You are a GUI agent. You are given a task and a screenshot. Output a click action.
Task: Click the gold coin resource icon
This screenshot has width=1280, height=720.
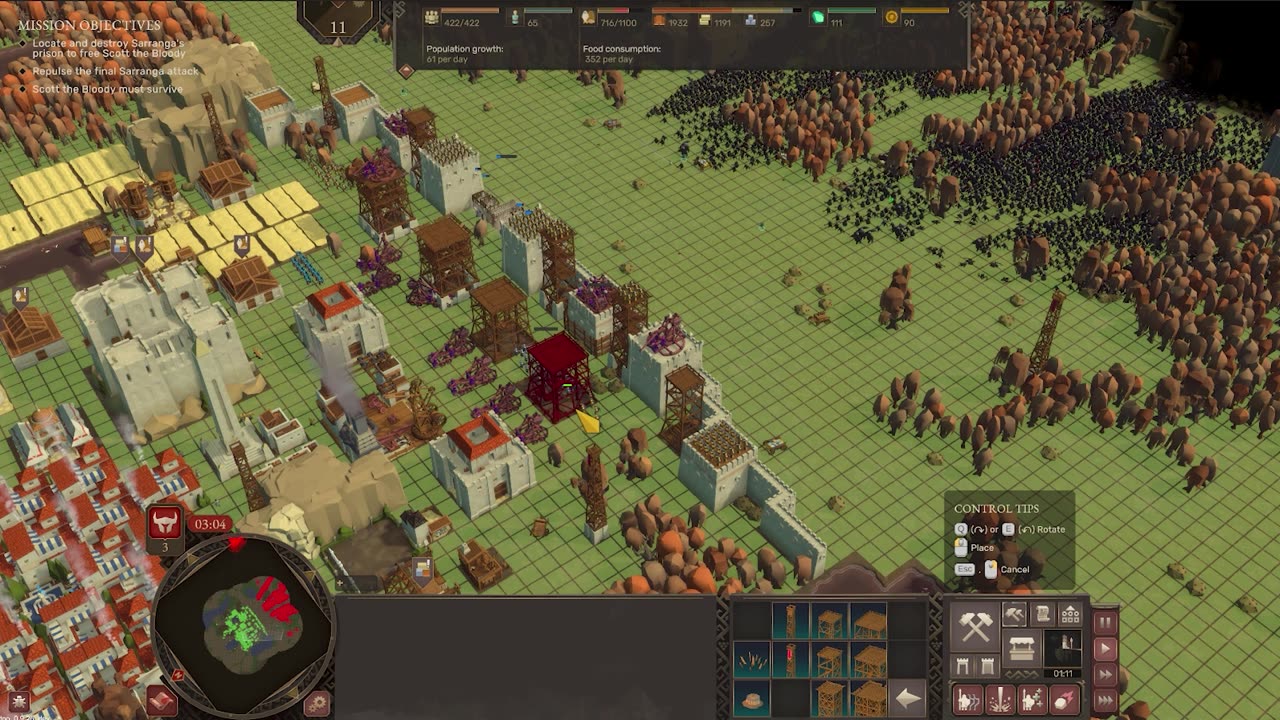(892, 17)
